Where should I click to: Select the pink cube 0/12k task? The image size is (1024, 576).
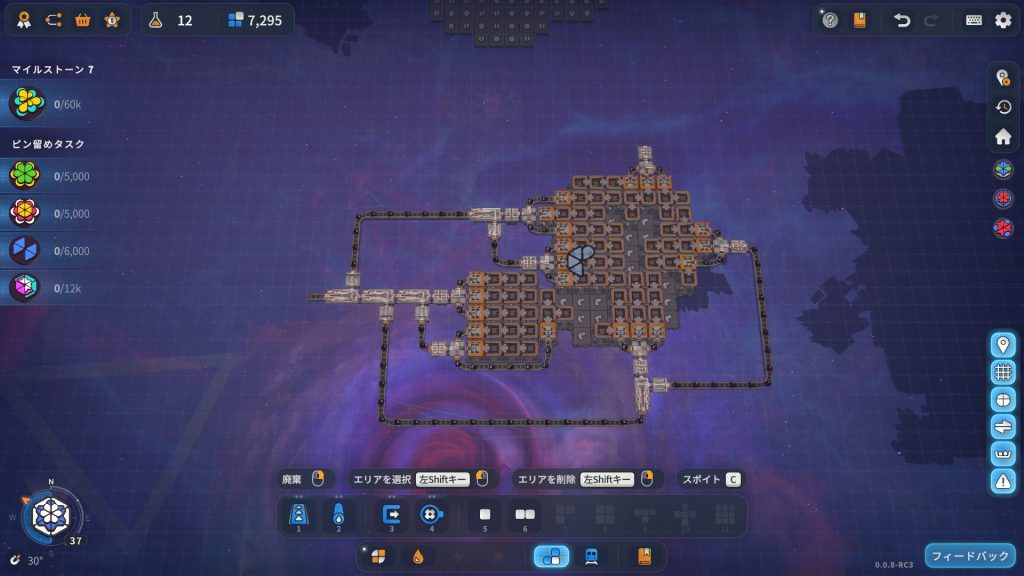click(x=24, y=288)
